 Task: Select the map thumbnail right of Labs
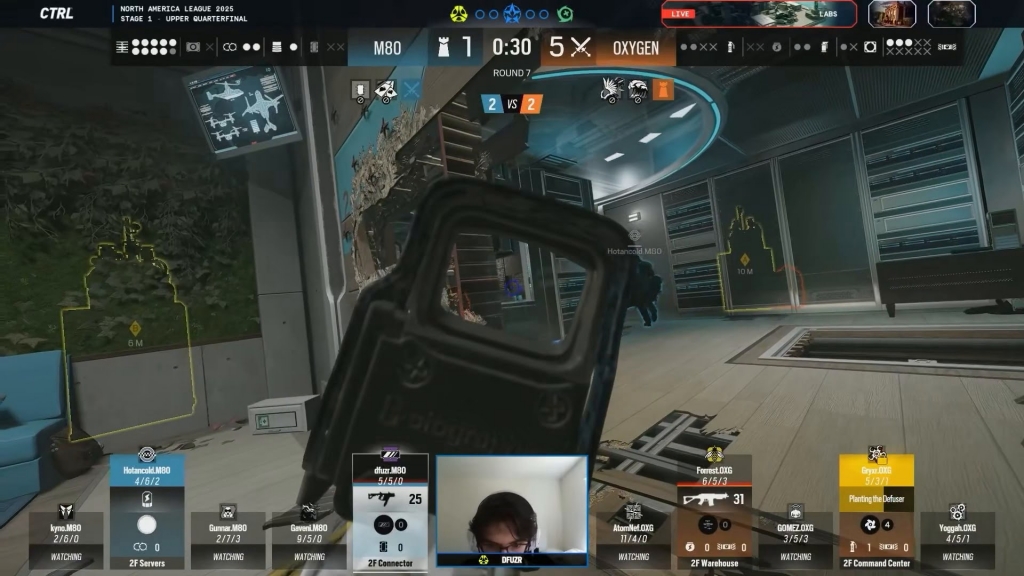892,13
